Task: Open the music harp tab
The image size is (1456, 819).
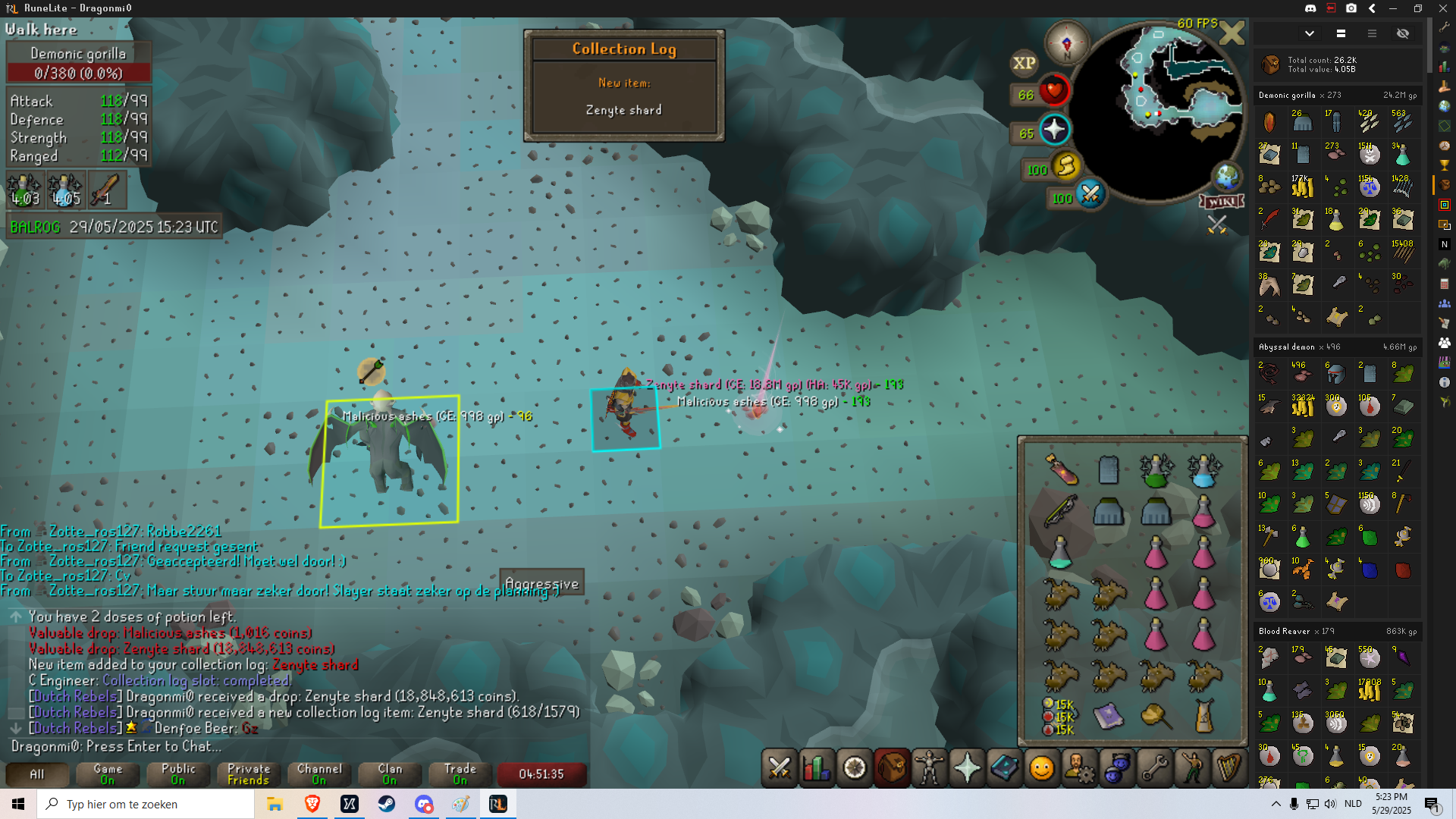Action: click(1228, 768)
